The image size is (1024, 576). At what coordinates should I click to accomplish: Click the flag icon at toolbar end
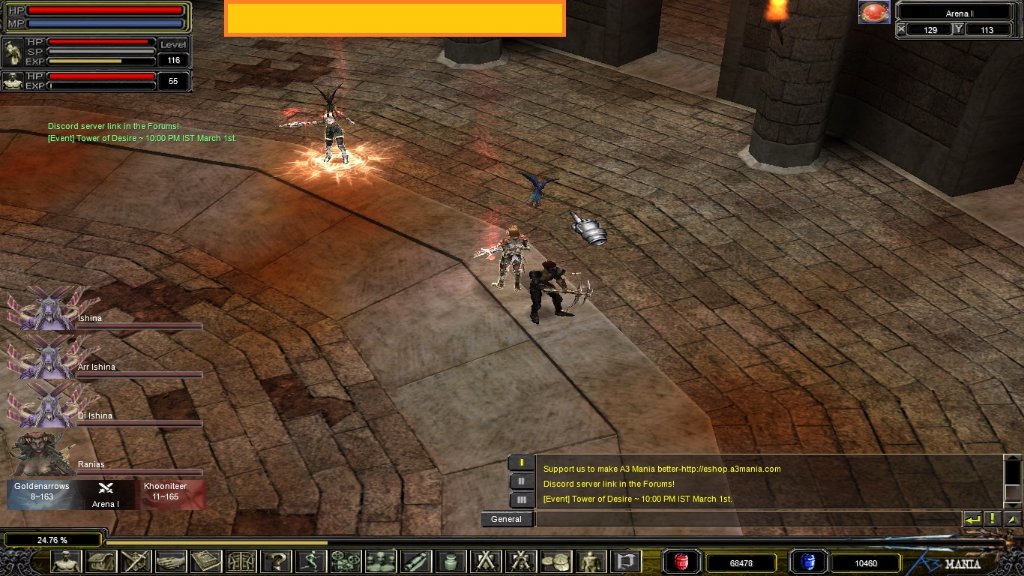click(625, 561)
